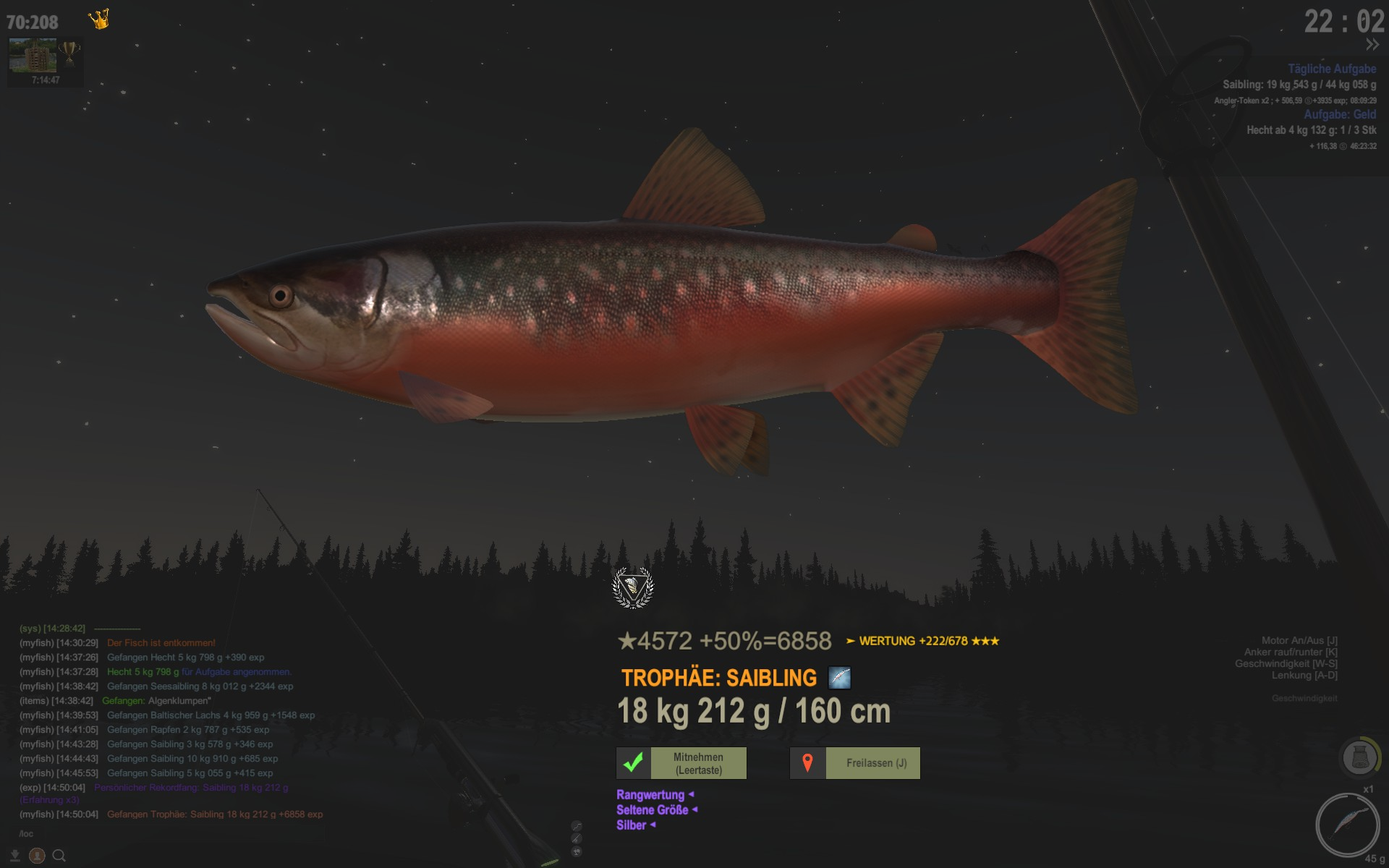1389x868 pixels.
Task: Keep the fish with Mitnehmen
Action: coord(681,763)
